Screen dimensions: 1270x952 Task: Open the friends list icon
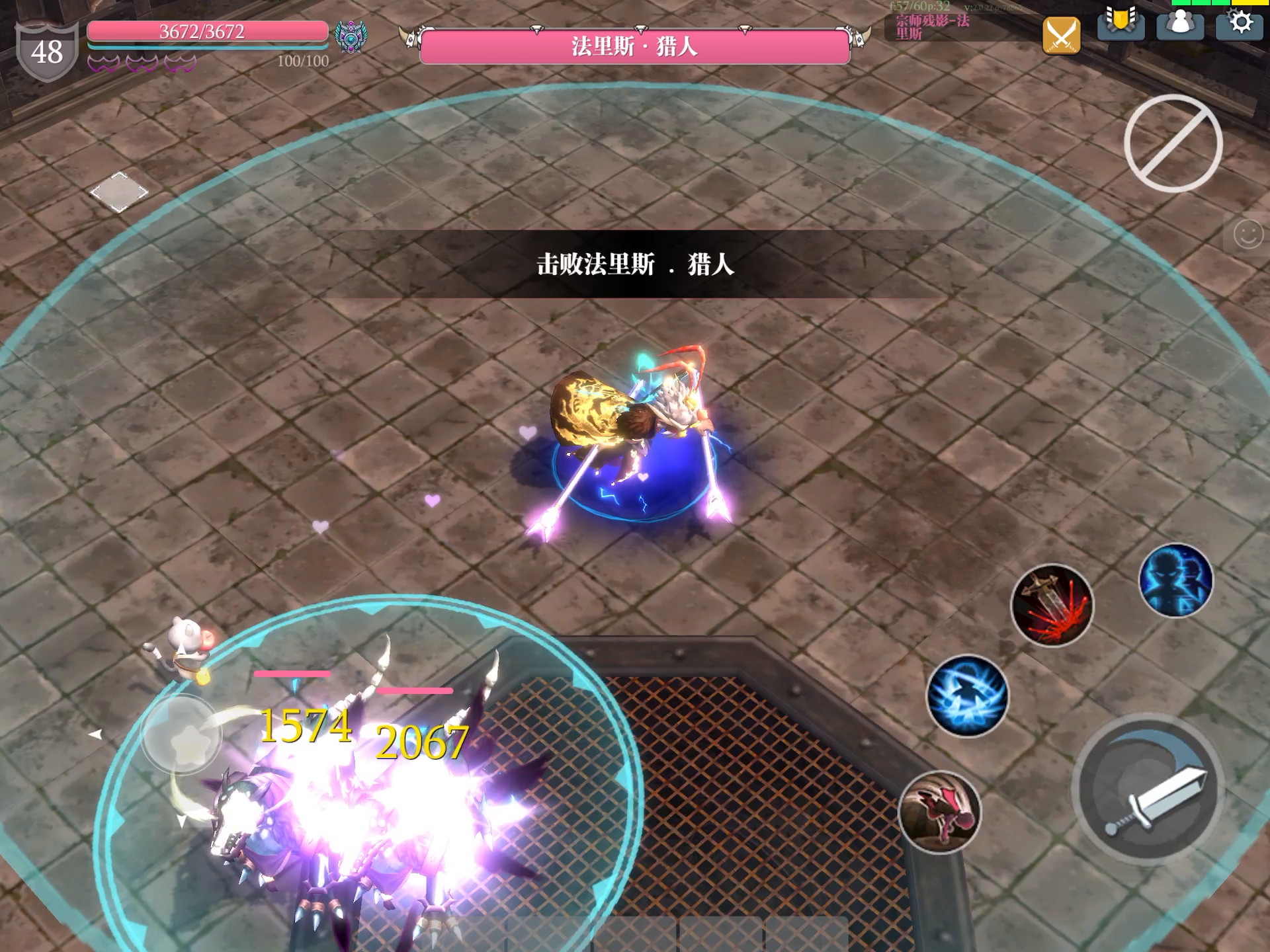pos(1181,26)
